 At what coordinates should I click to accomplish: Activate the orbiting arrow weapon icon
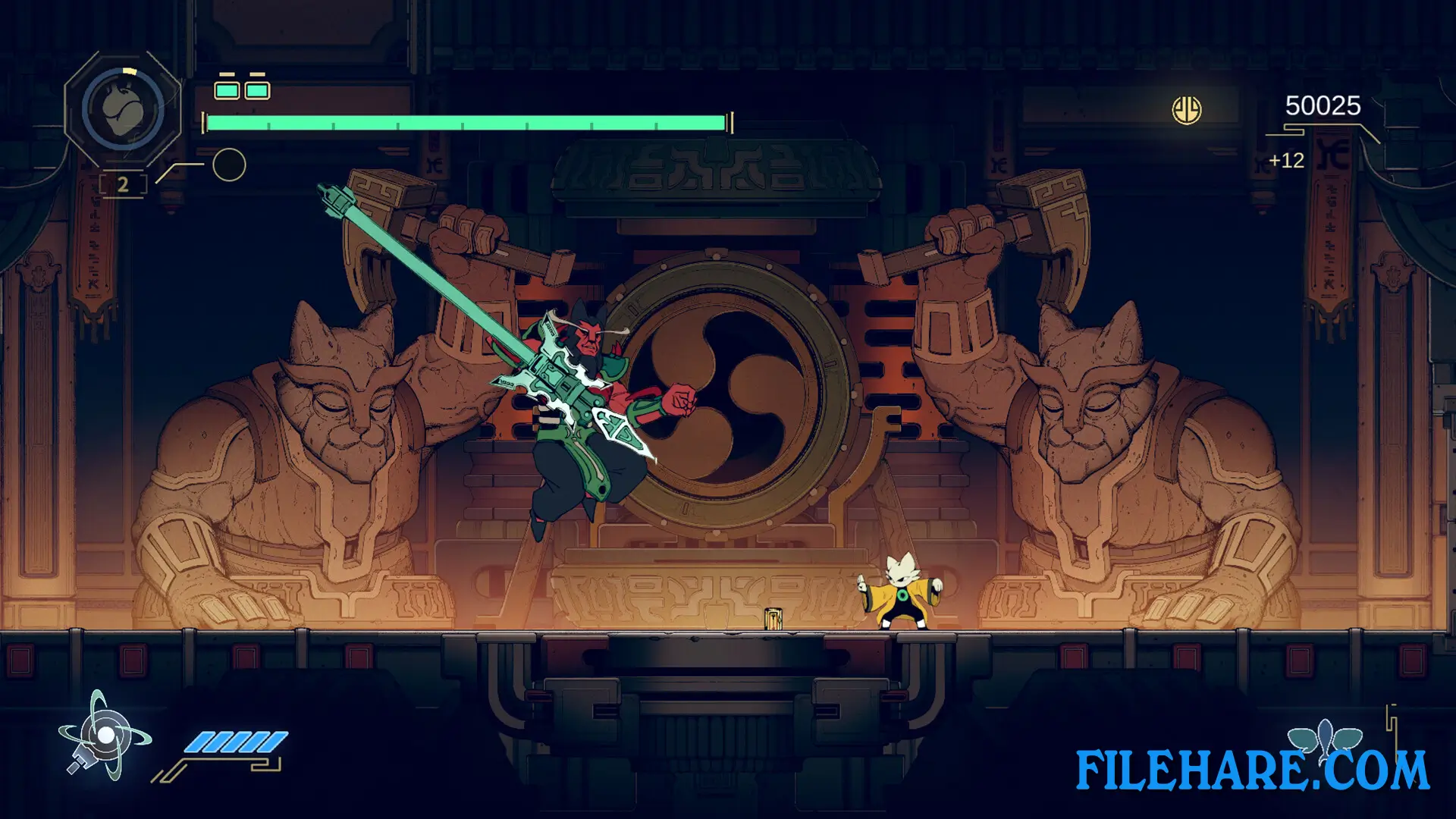coord(105,736)
